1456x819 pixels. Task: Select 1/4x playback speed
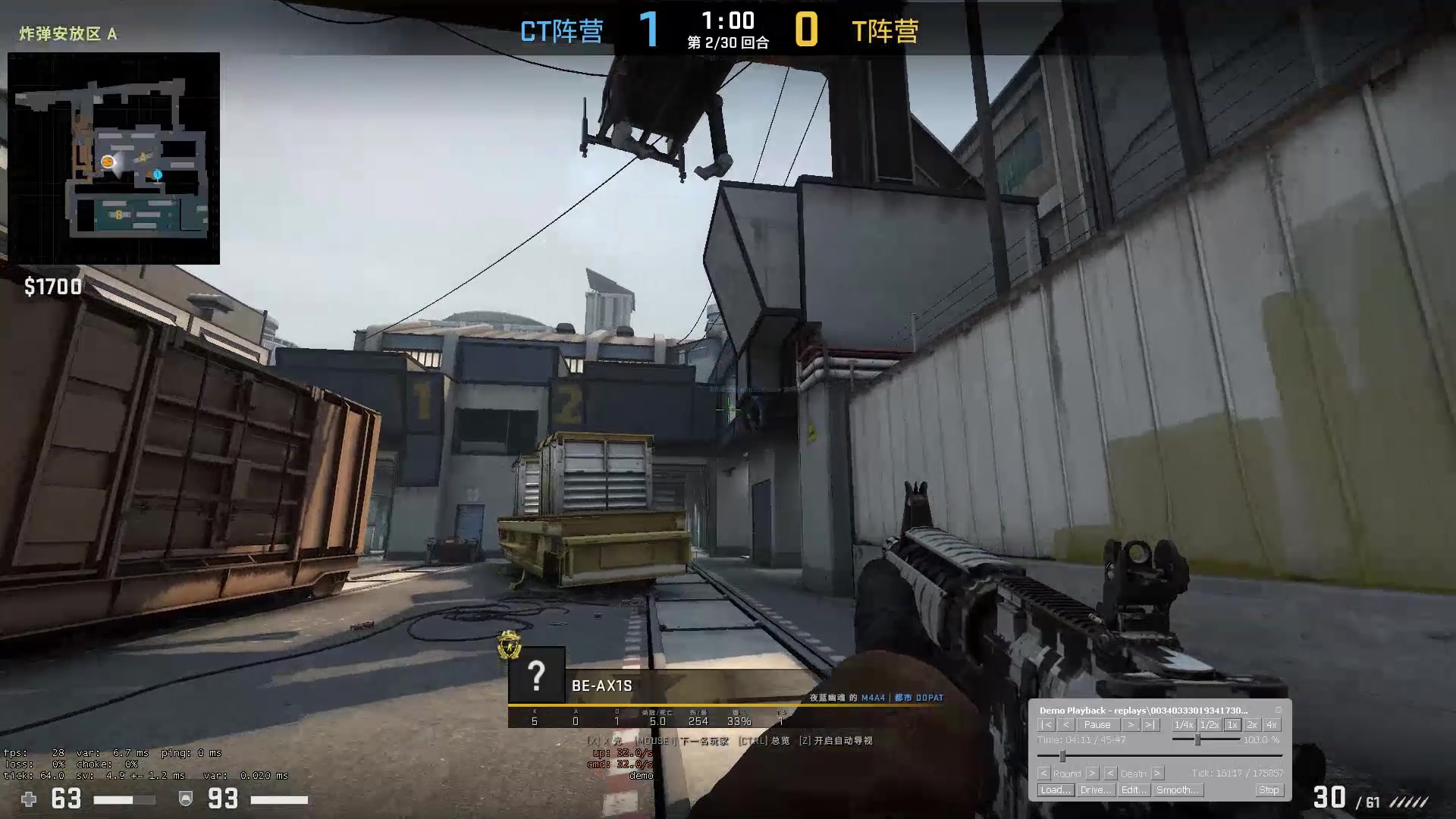tap(1184, 725)
